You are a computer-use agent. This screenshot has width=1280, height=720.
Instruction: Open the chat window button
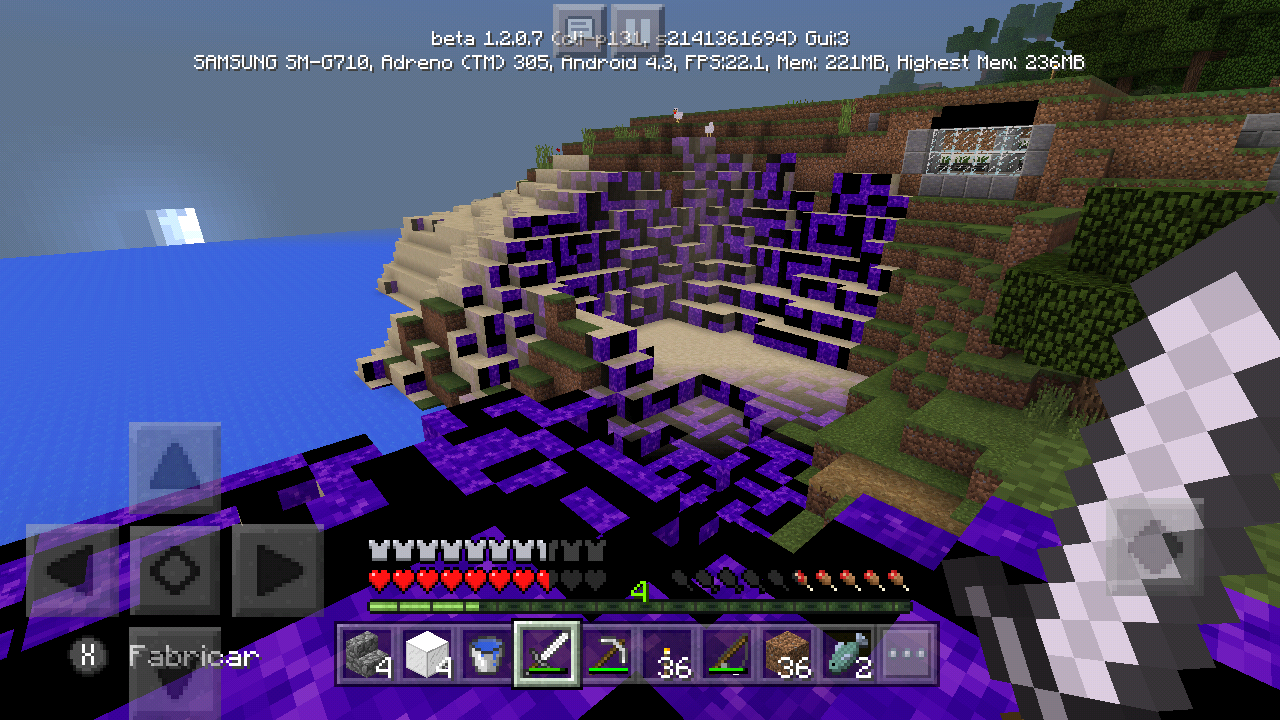pyautogui.click(x=579, y=28)
